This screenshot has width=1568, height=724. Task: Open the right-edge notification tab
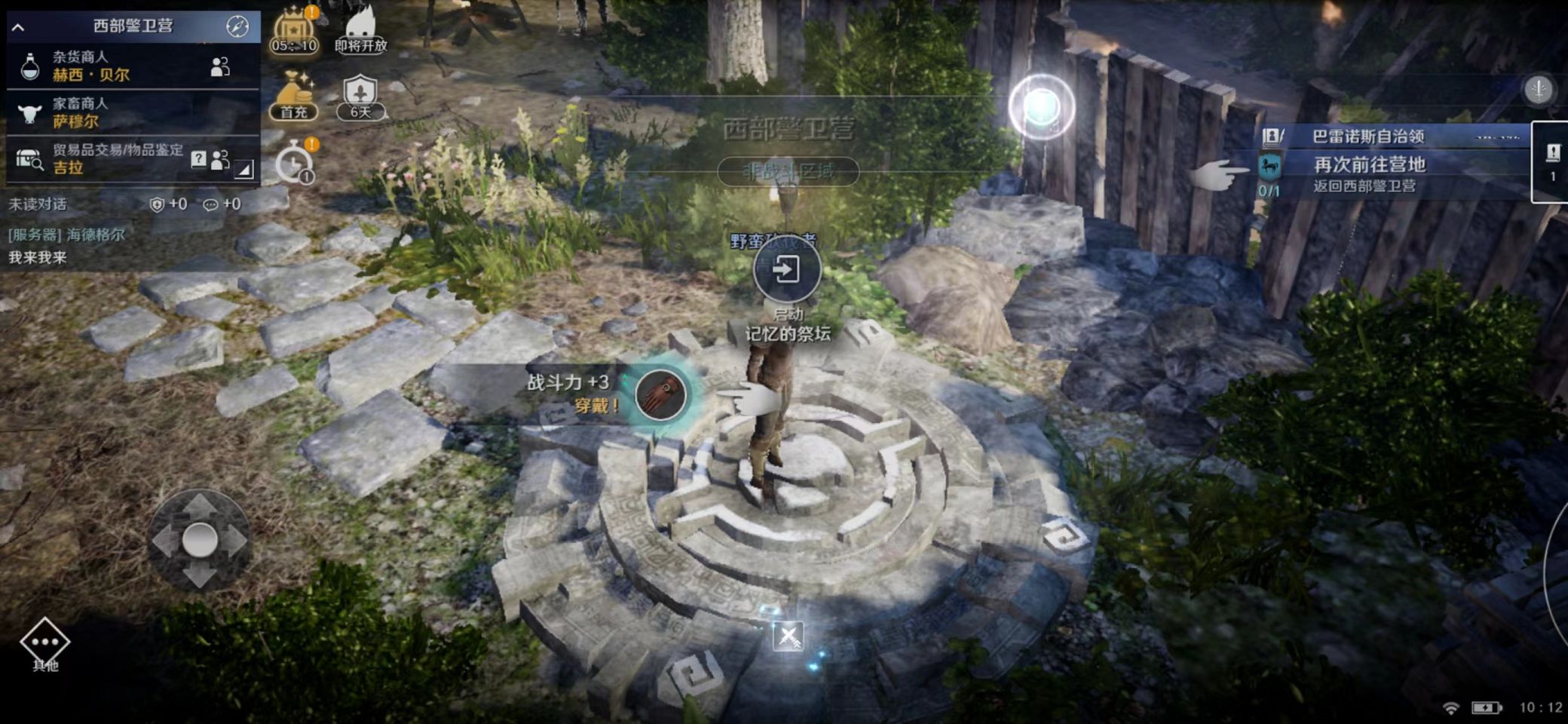(1552, 162)
